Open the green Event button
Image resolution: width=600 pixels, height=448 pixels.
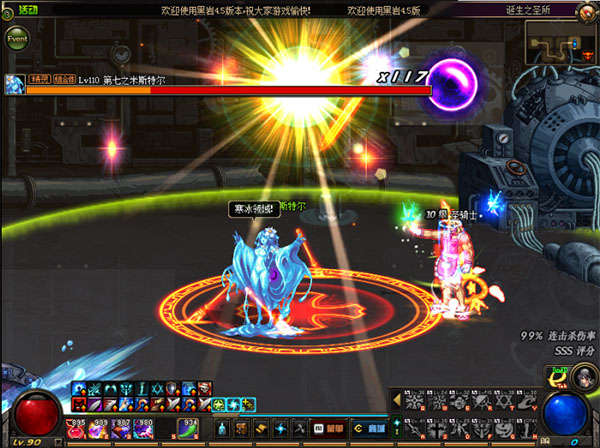click(x=17, y=39)
